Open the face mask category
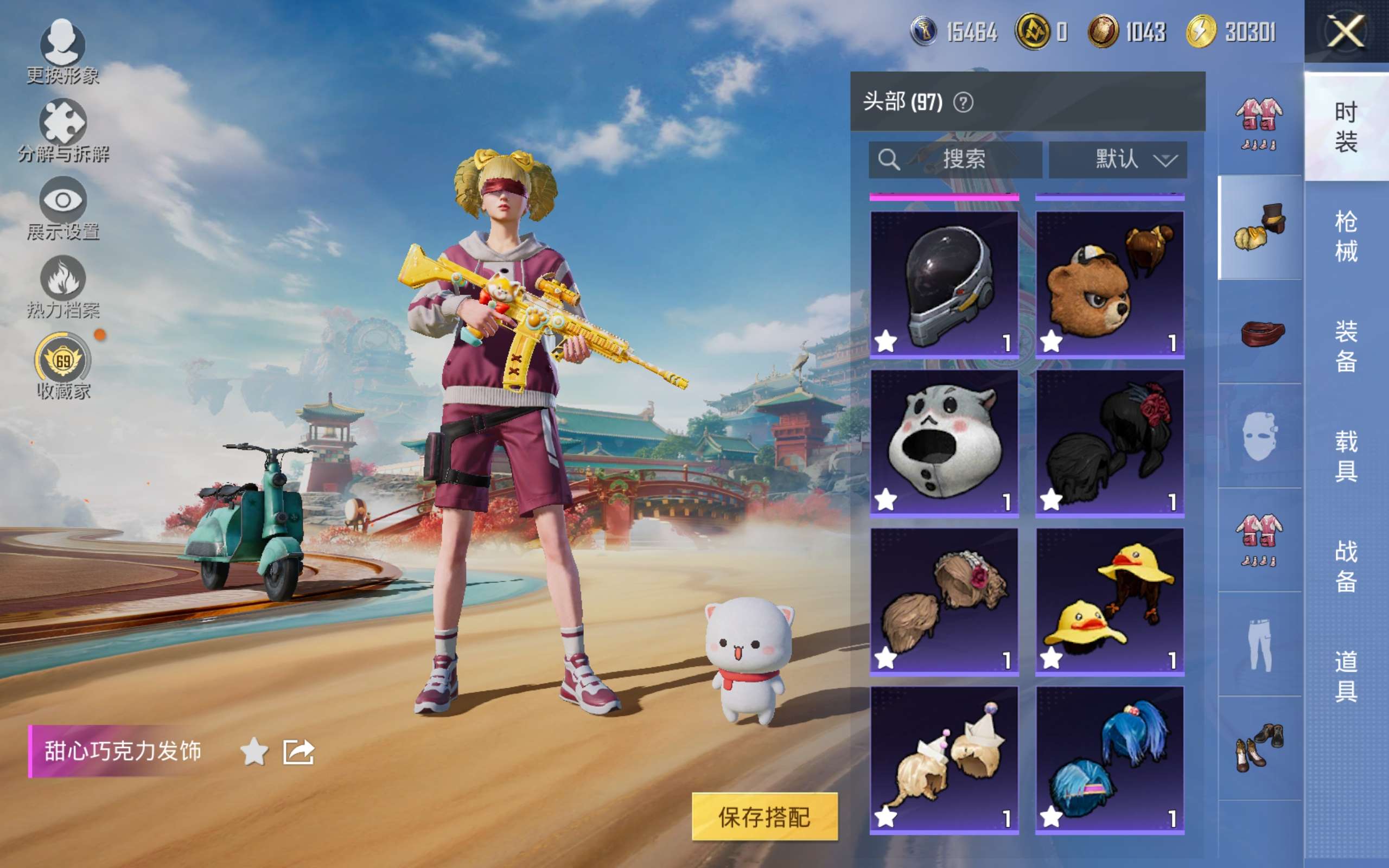This screenshot has height=868, width=1389. pos(1259,436)
